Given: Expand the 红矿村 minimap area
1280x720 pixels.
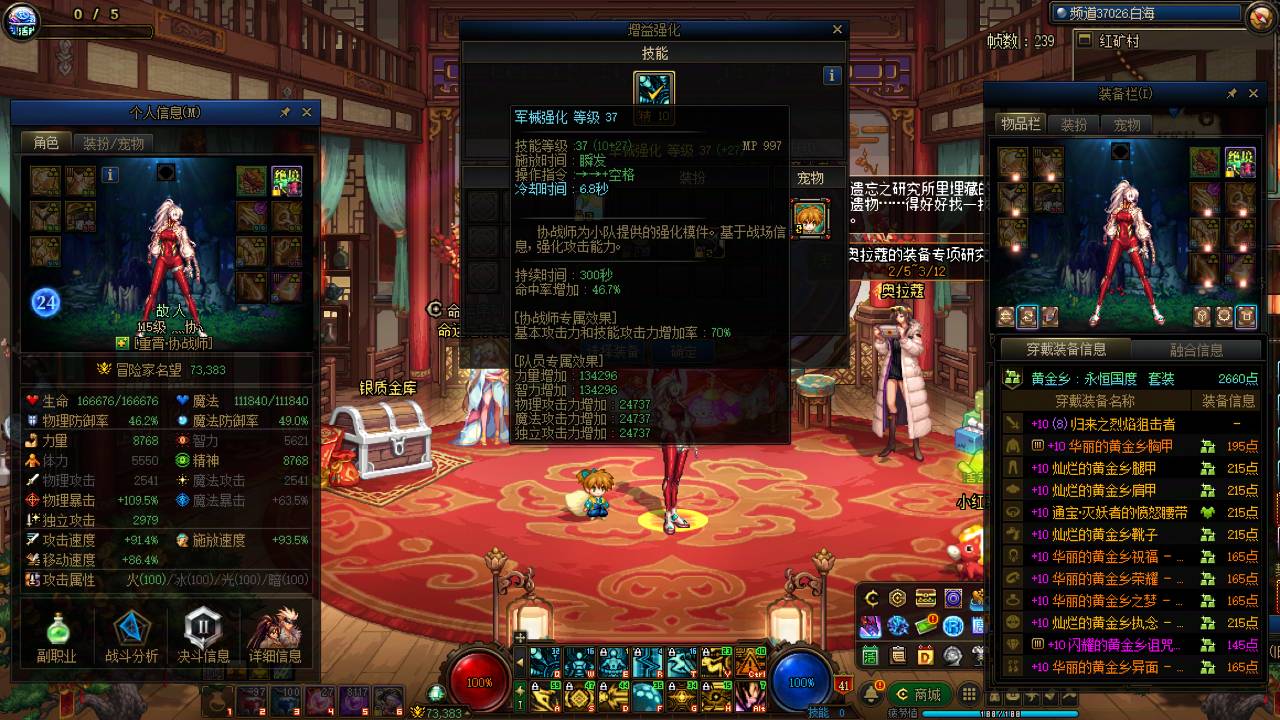Looking at the screenshot, I should click(1084, 40).
